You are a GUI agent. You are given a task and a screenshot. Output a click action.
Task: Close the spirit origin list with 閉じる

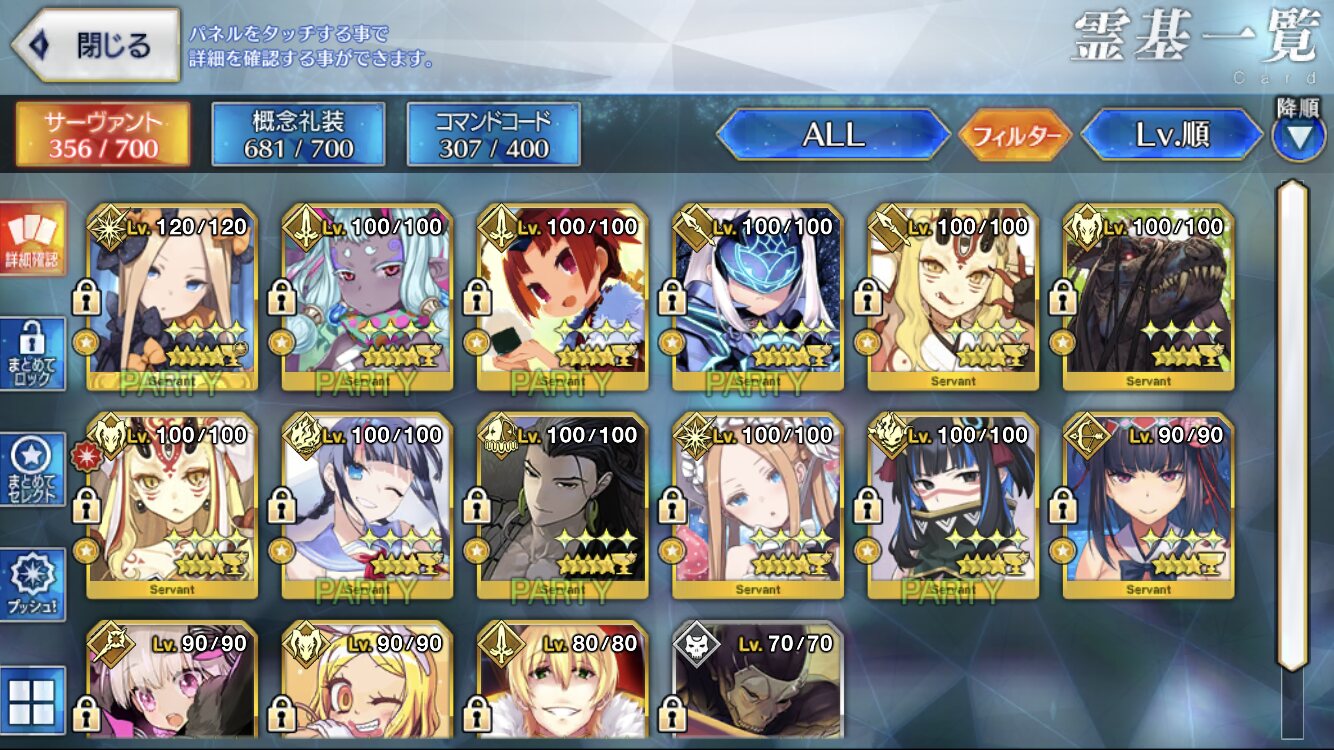click(95, 45)
